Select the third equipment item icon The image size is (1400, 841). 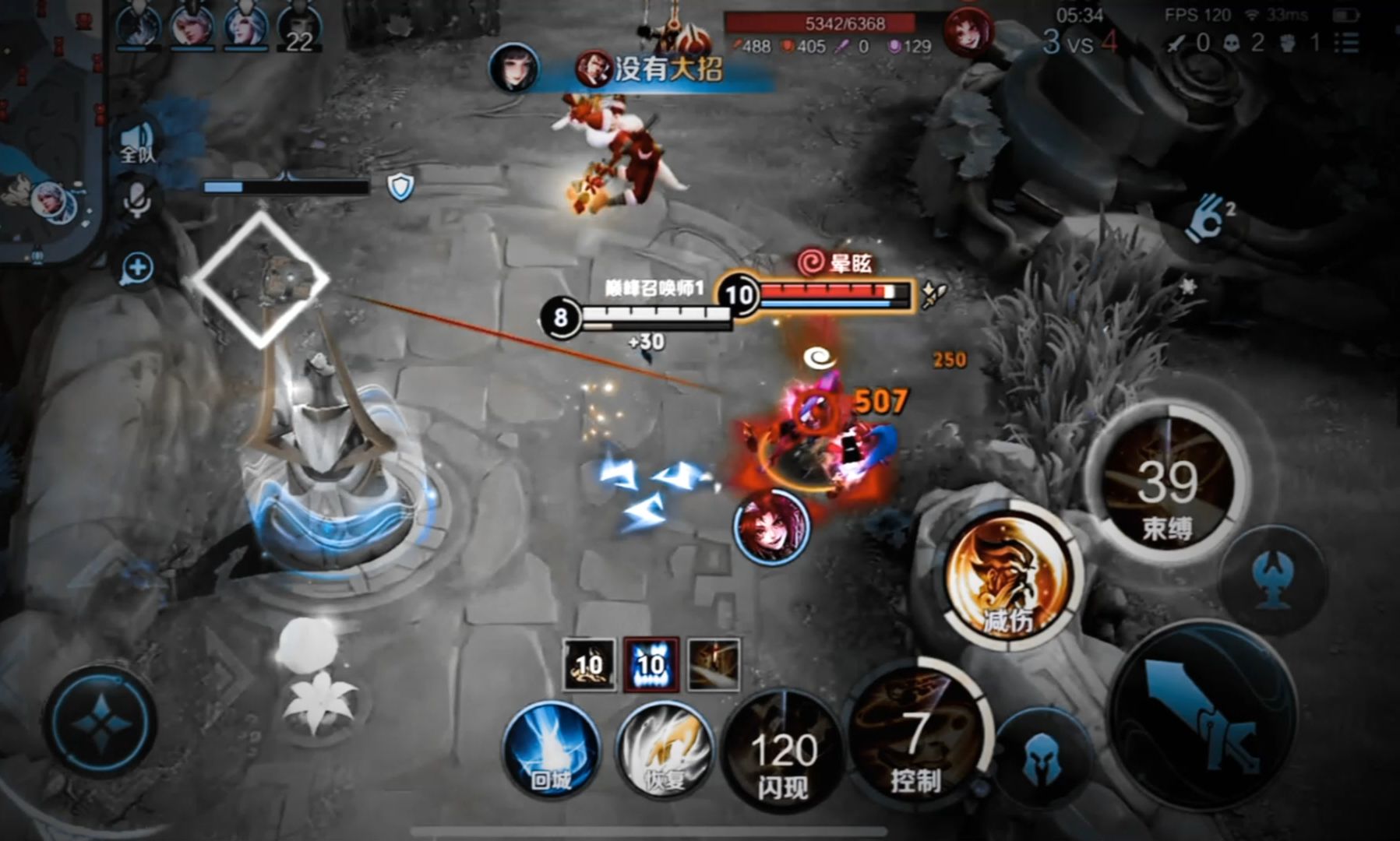[713, 664]
